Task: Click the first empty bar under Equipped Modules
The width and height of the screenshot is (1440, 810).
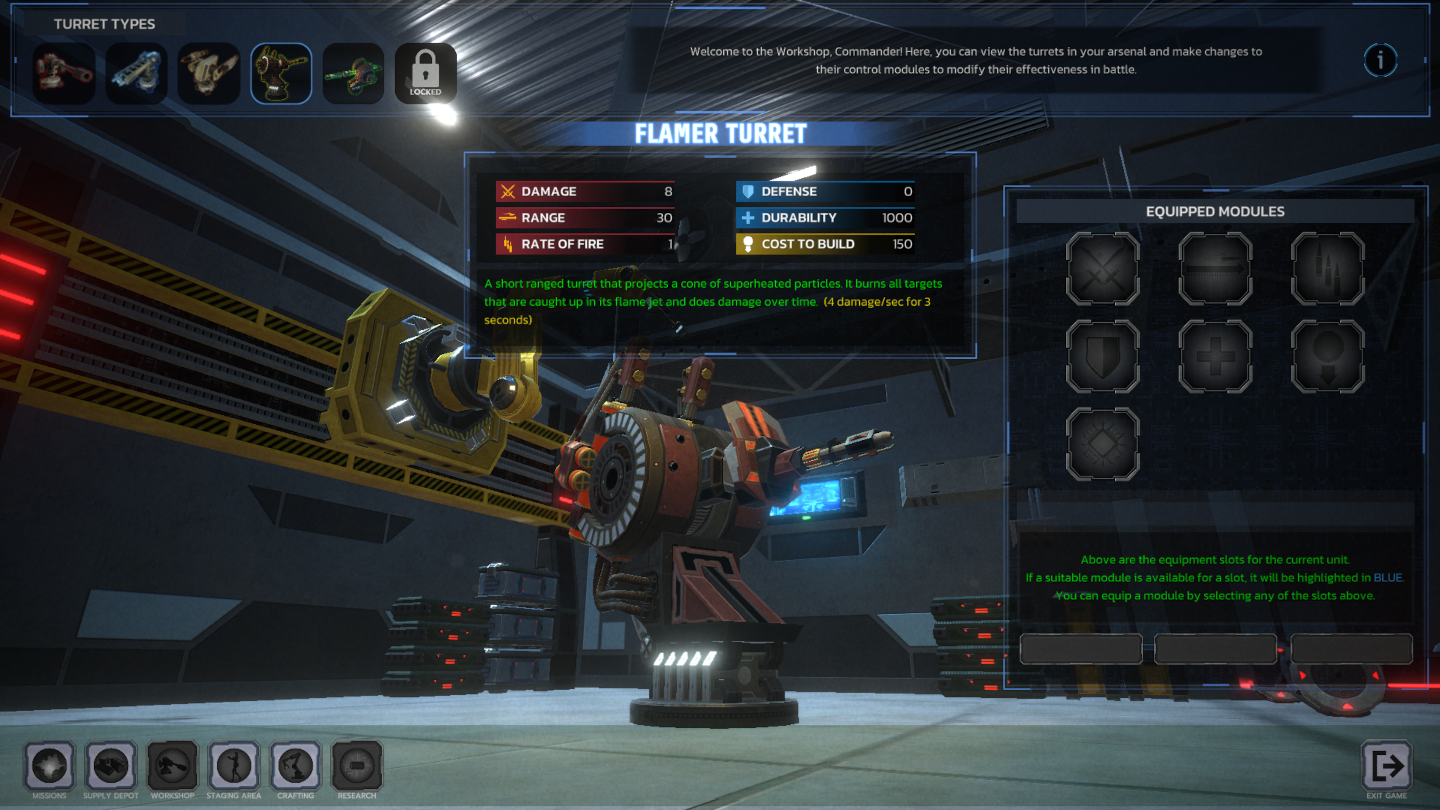Action: tap(1081, 649)
